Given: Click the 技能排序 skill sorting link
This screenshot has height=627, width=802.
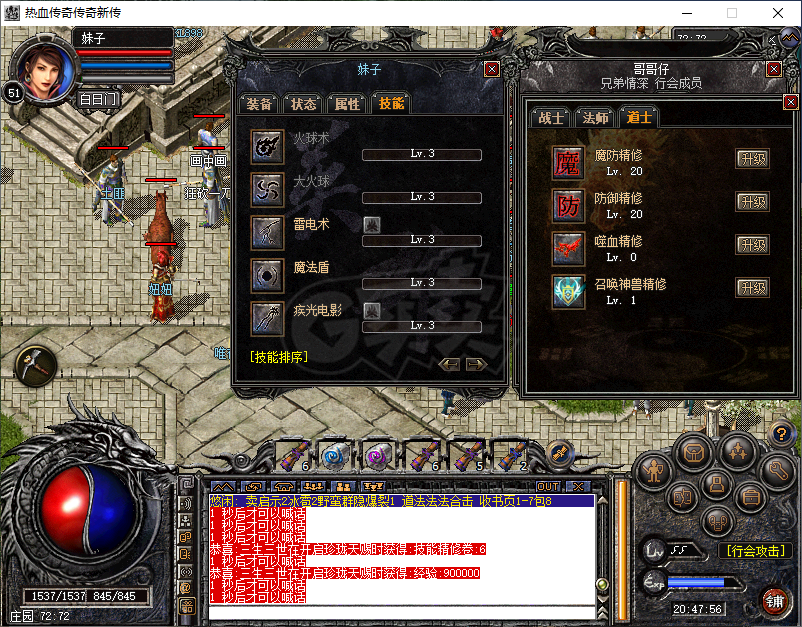Looking at the screenshot, I should click(279, 356).
